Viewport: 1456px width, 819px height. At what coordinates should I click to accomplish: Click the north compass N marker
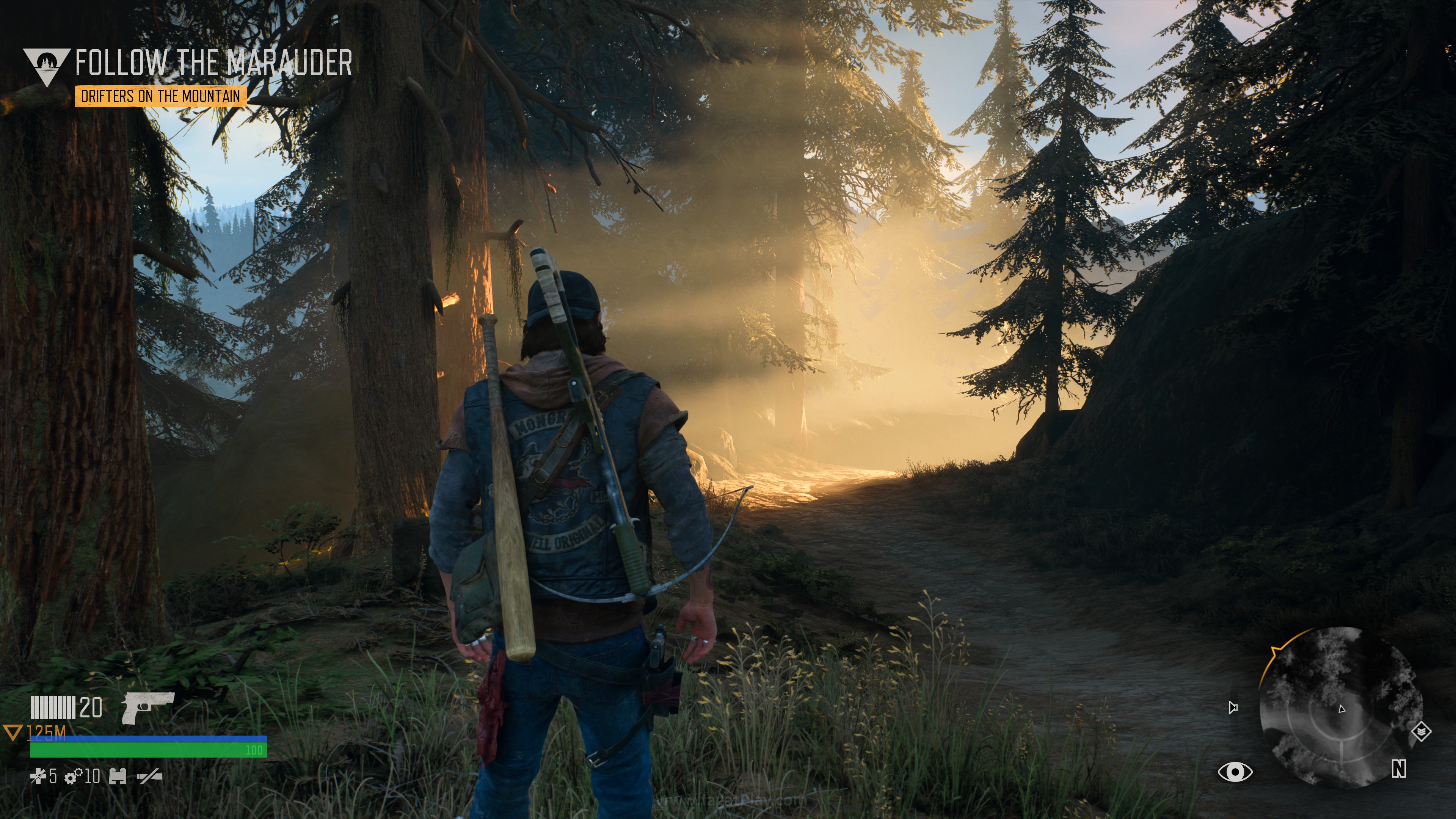[1398, 769]
